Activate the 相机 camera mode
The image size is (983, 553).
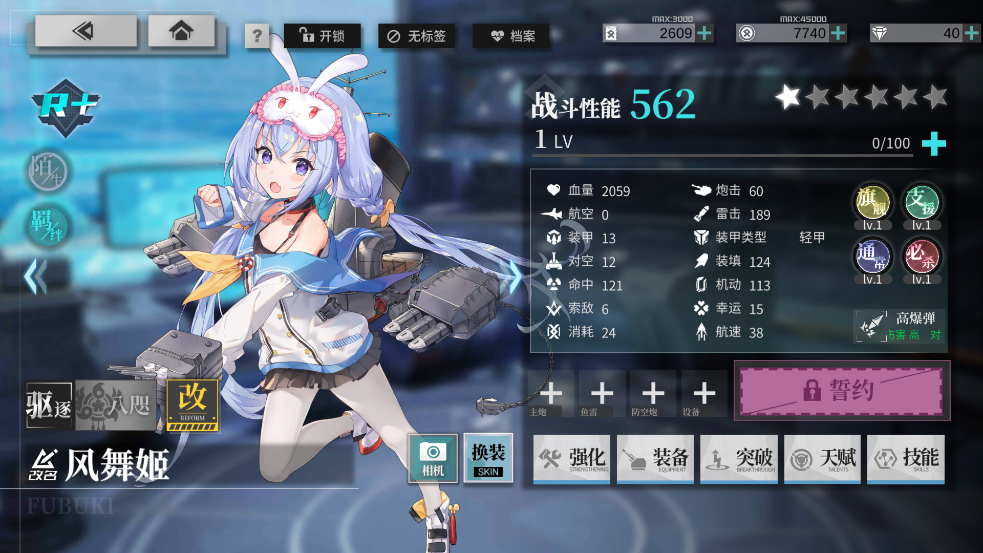tap(433, 459)
